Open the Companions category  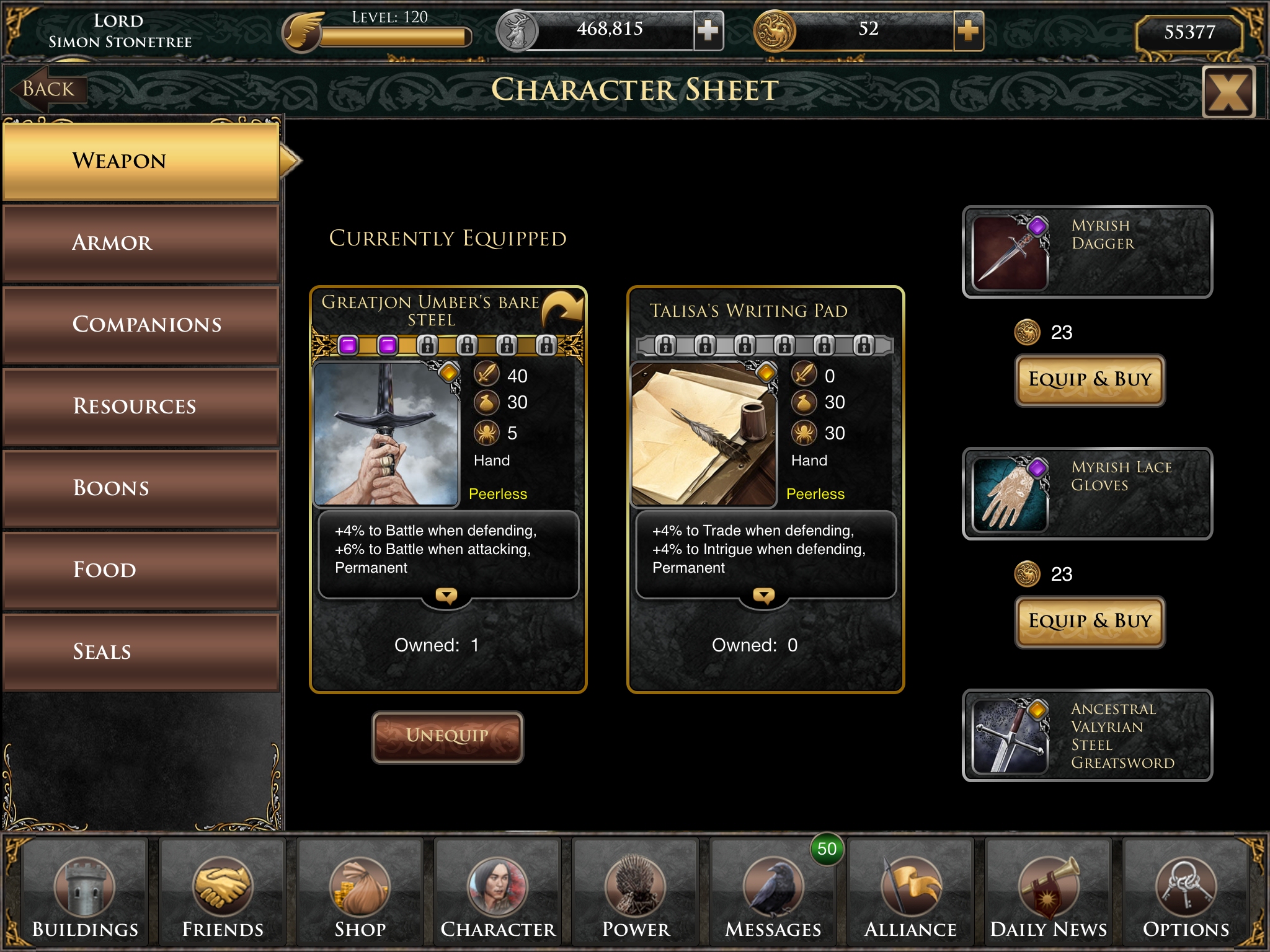click(x=140, y=325)
